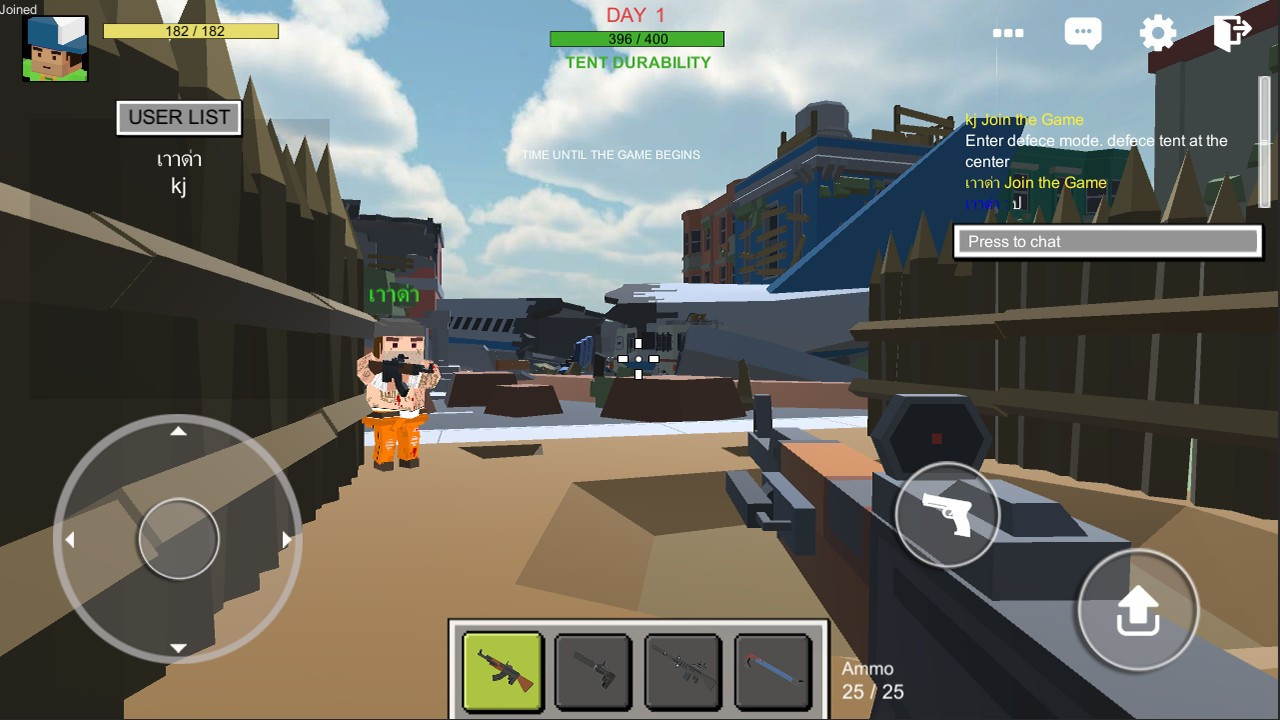Image resolution: width=1280 pixels, height=720 pixels.
Task: Toggle the USER LIST panel
Action: click(x=178, y=117)
